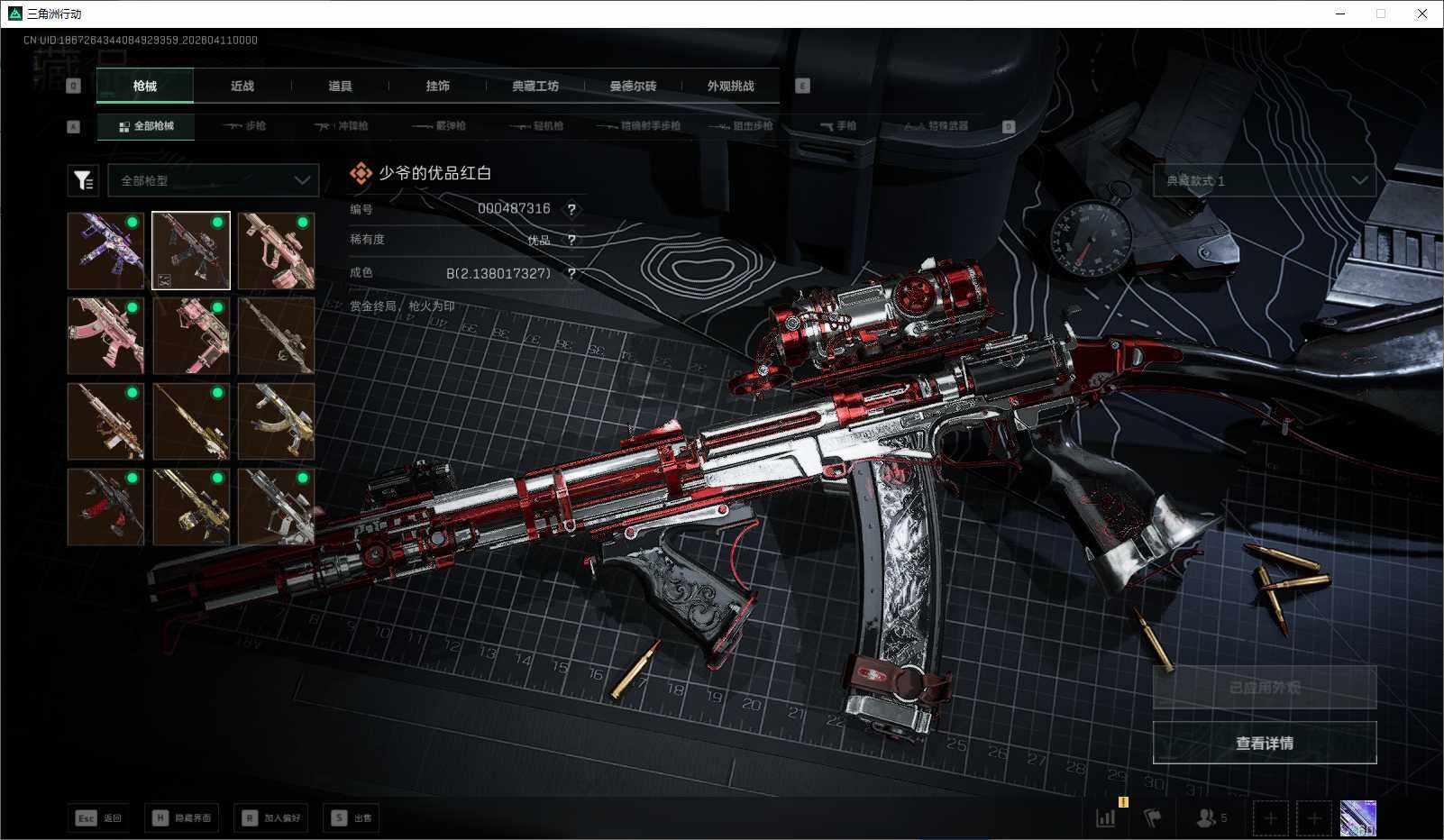Open the 全部枪型 dropdown
Viewport: 1444px width, 840px height.
214,180
